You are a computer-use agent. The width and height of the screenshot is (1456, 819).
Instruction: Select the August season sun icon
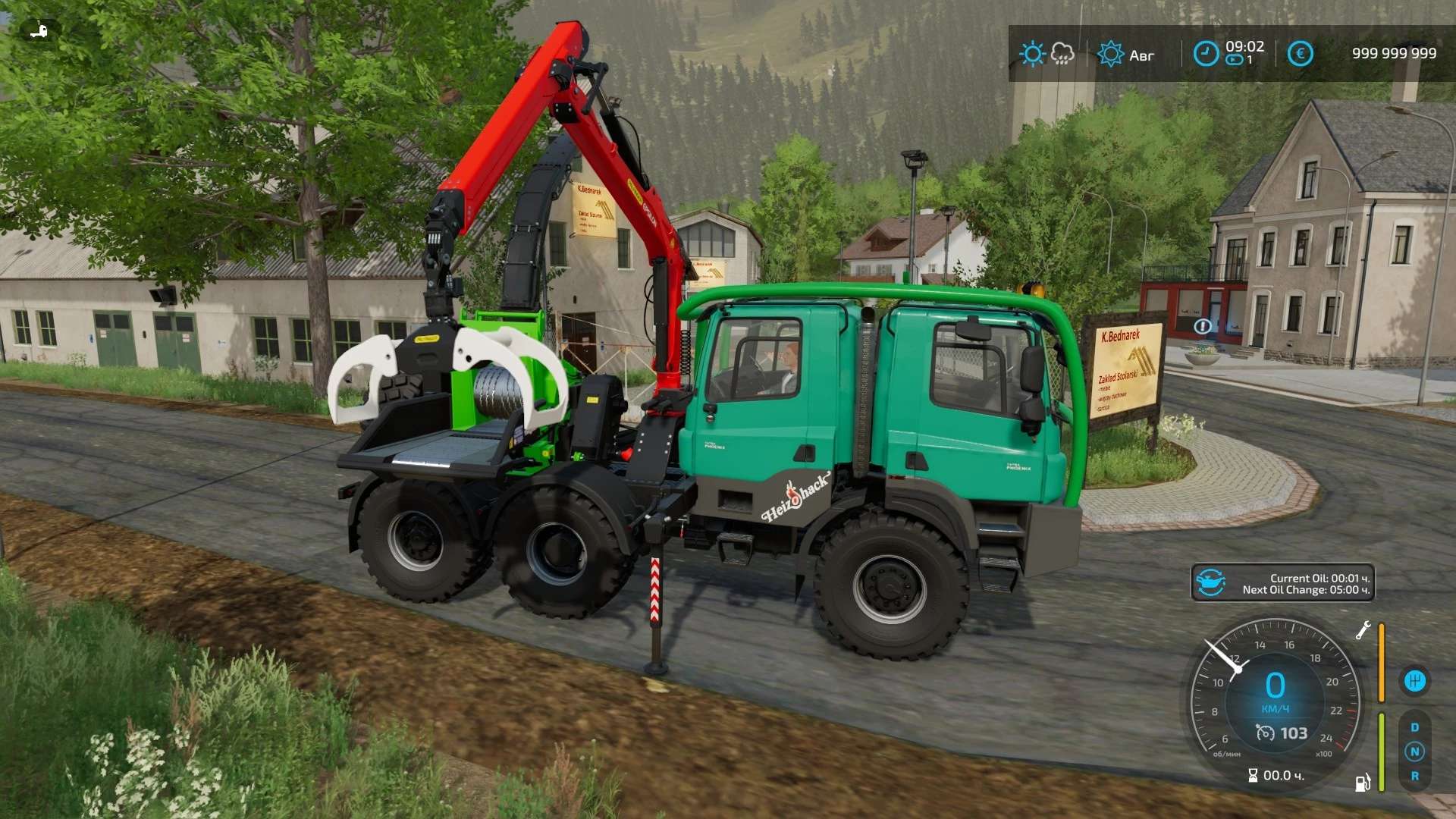tap(1110, 54)
